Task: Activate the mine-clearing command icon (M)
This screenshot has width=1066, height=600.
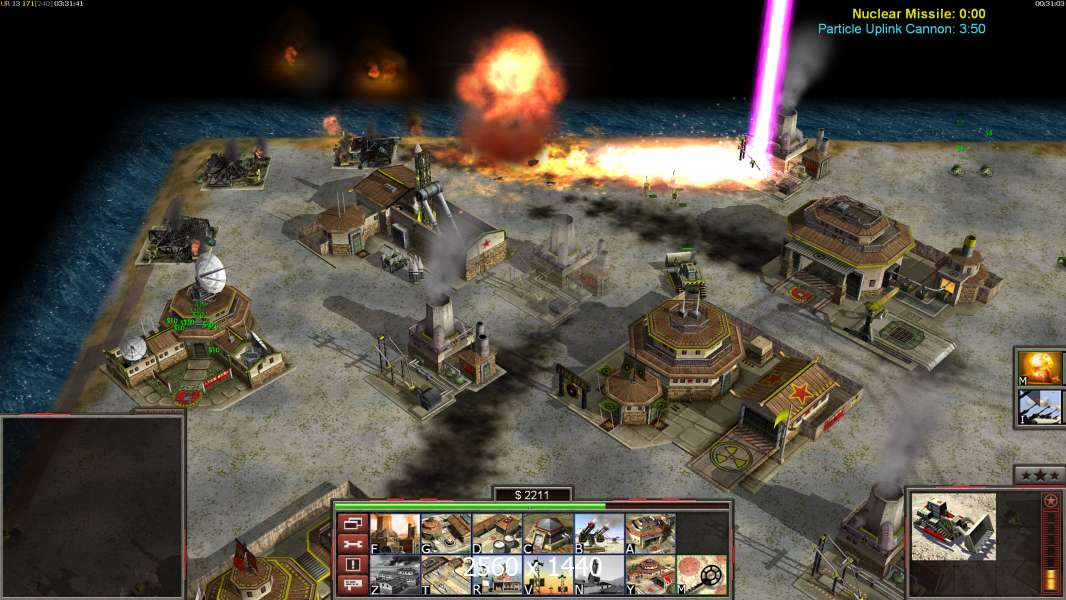Action: 701,575
